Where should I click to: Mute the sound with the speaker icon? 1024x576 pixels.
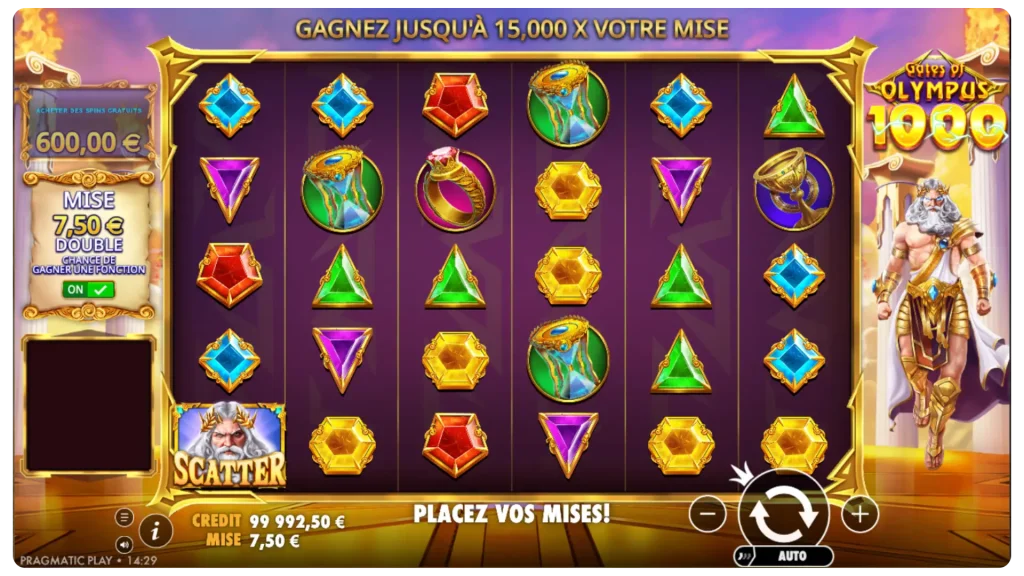[124, 544]
